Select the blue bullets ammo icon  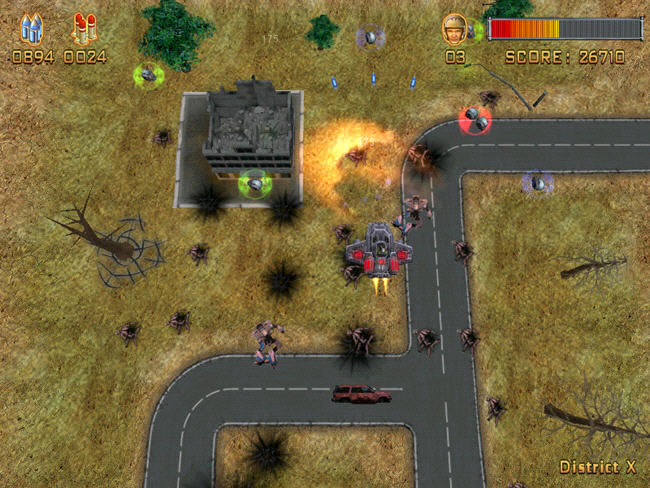pos(32,29)
